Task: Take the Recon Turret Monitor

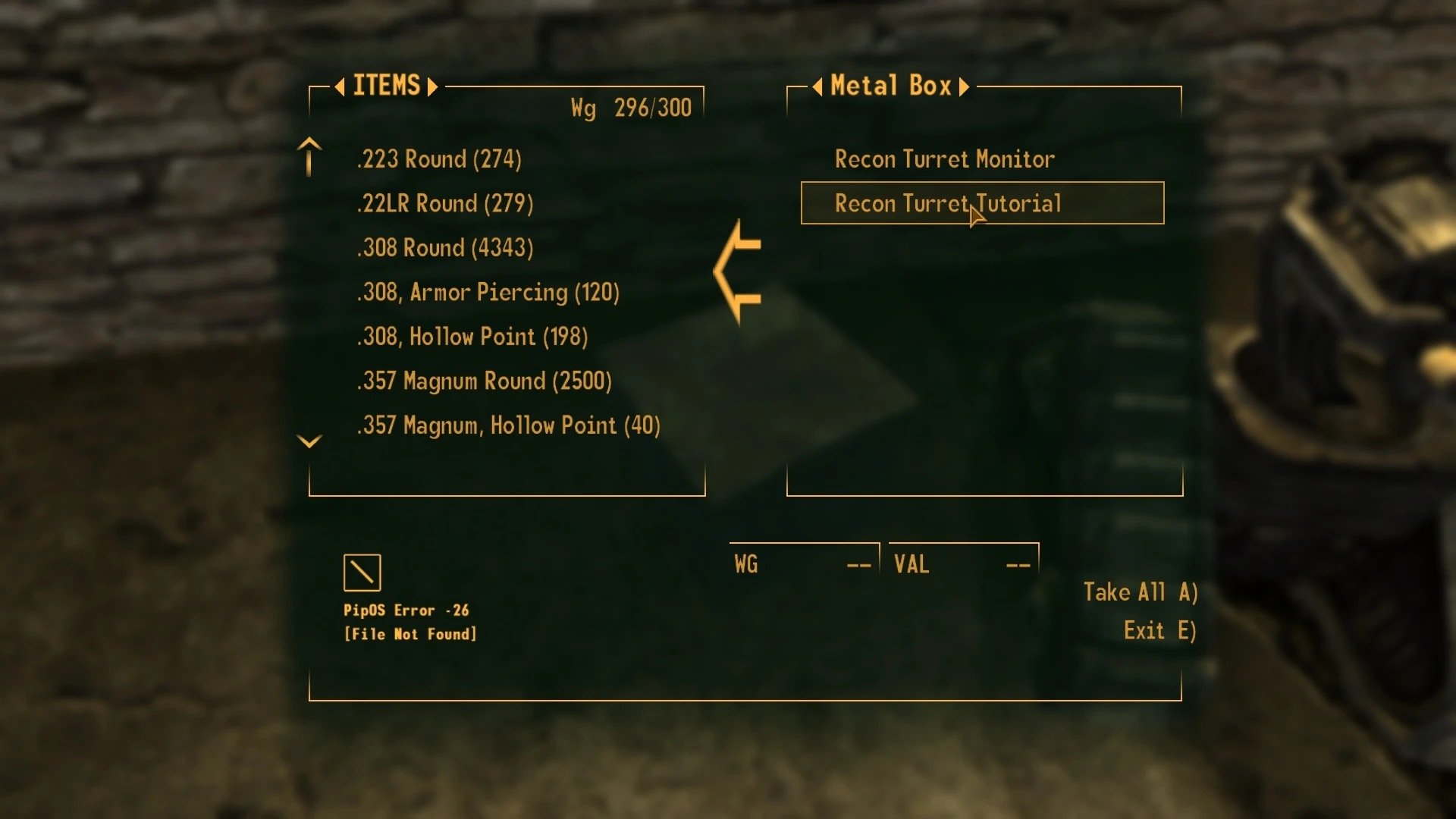Action: tap(944, 159)
